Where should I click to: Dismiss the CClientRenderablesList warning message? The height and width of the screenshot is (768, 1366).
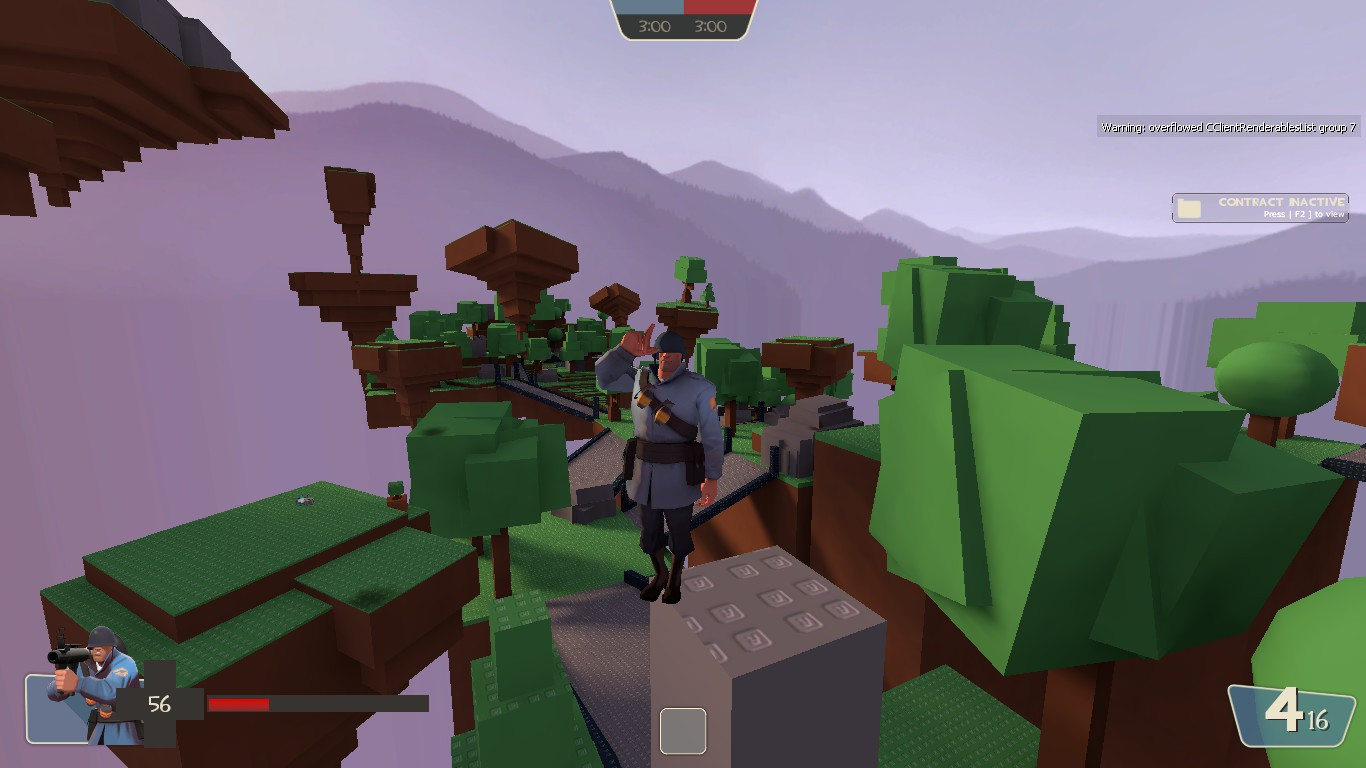[1228, 128]
